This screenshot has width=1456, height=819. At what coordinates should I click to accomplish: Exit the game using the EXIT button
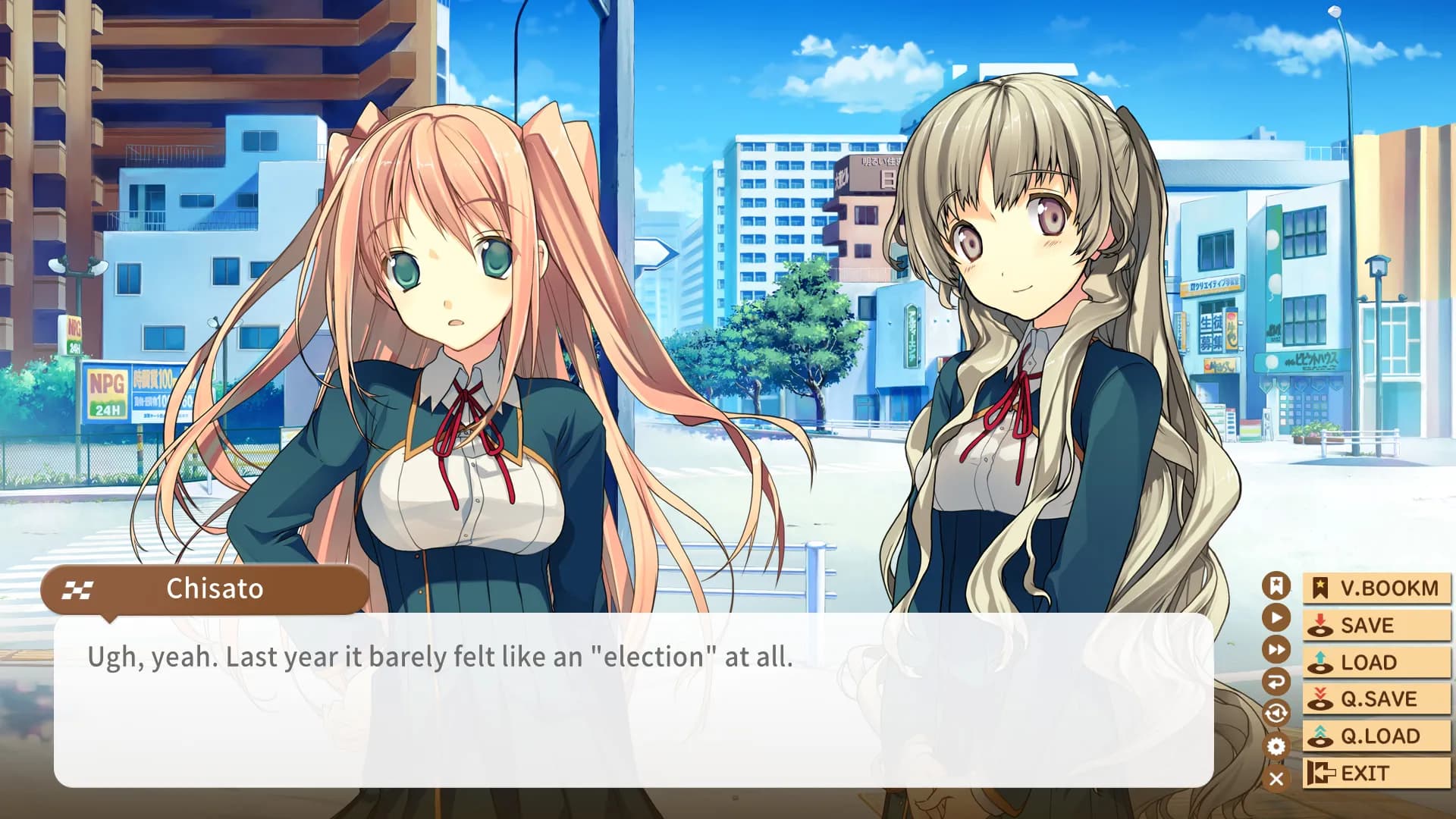tap(1376, 773)
